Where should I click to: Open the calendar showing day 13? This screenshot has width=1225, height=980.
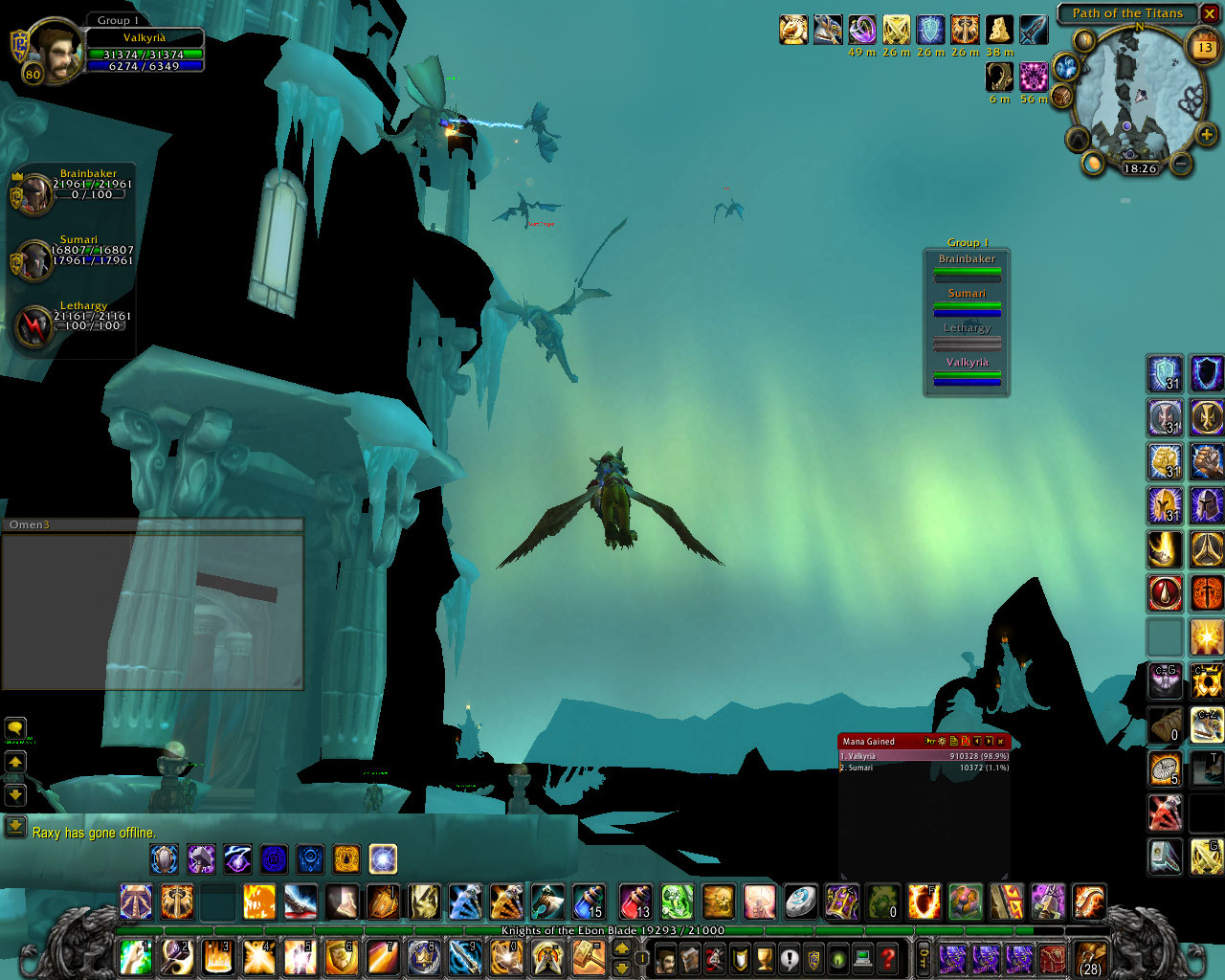(1204, 46)
